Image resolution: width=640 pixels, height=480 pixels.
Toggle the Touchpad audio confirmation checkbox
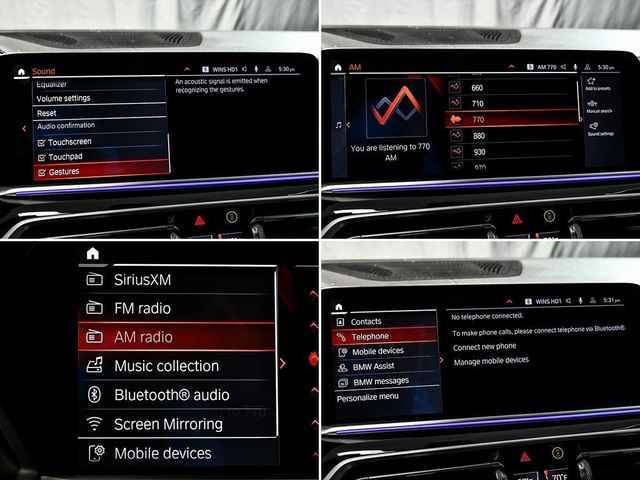pyautogui.click(x=66, y=157)
